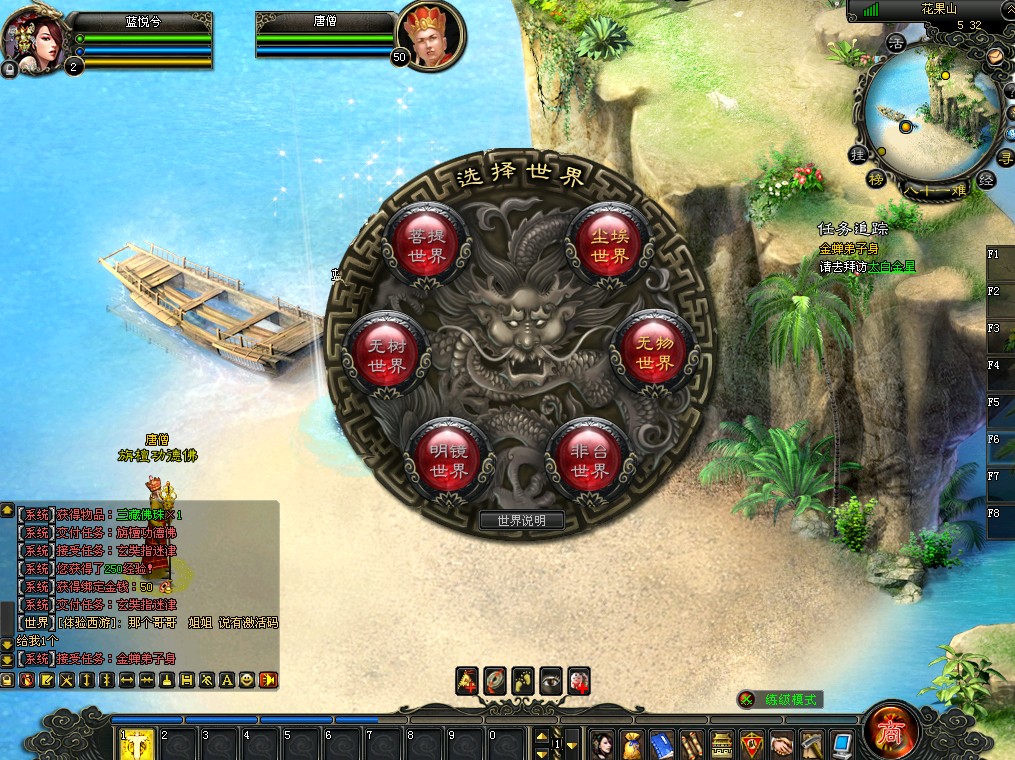Viewport: 1015px width, 760px height.
Task: Enter the 无物世界 world orb
Action: (x=654, y=353)
